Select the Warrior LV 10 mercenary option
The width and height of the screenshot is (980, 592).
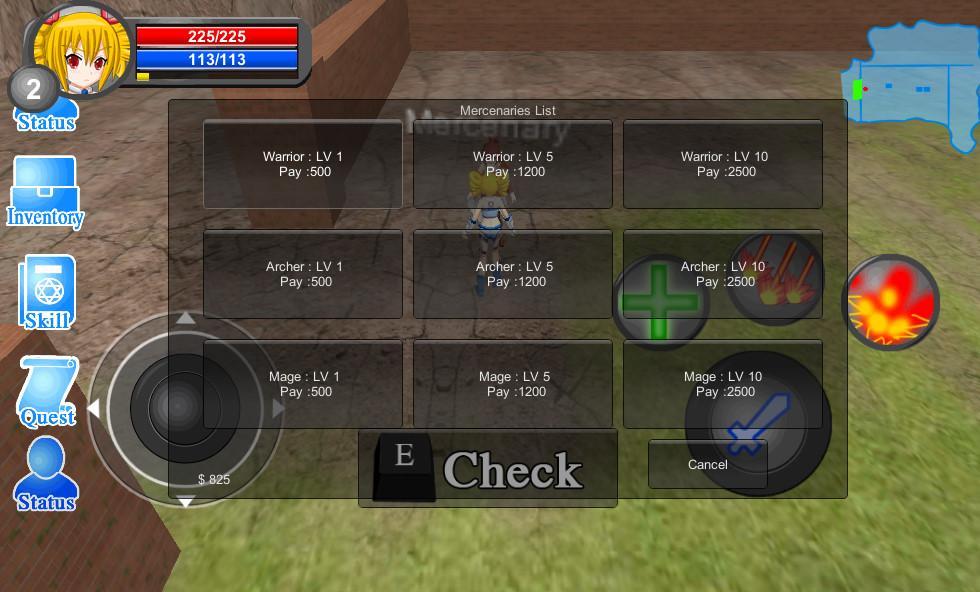(x=723, y=164)
